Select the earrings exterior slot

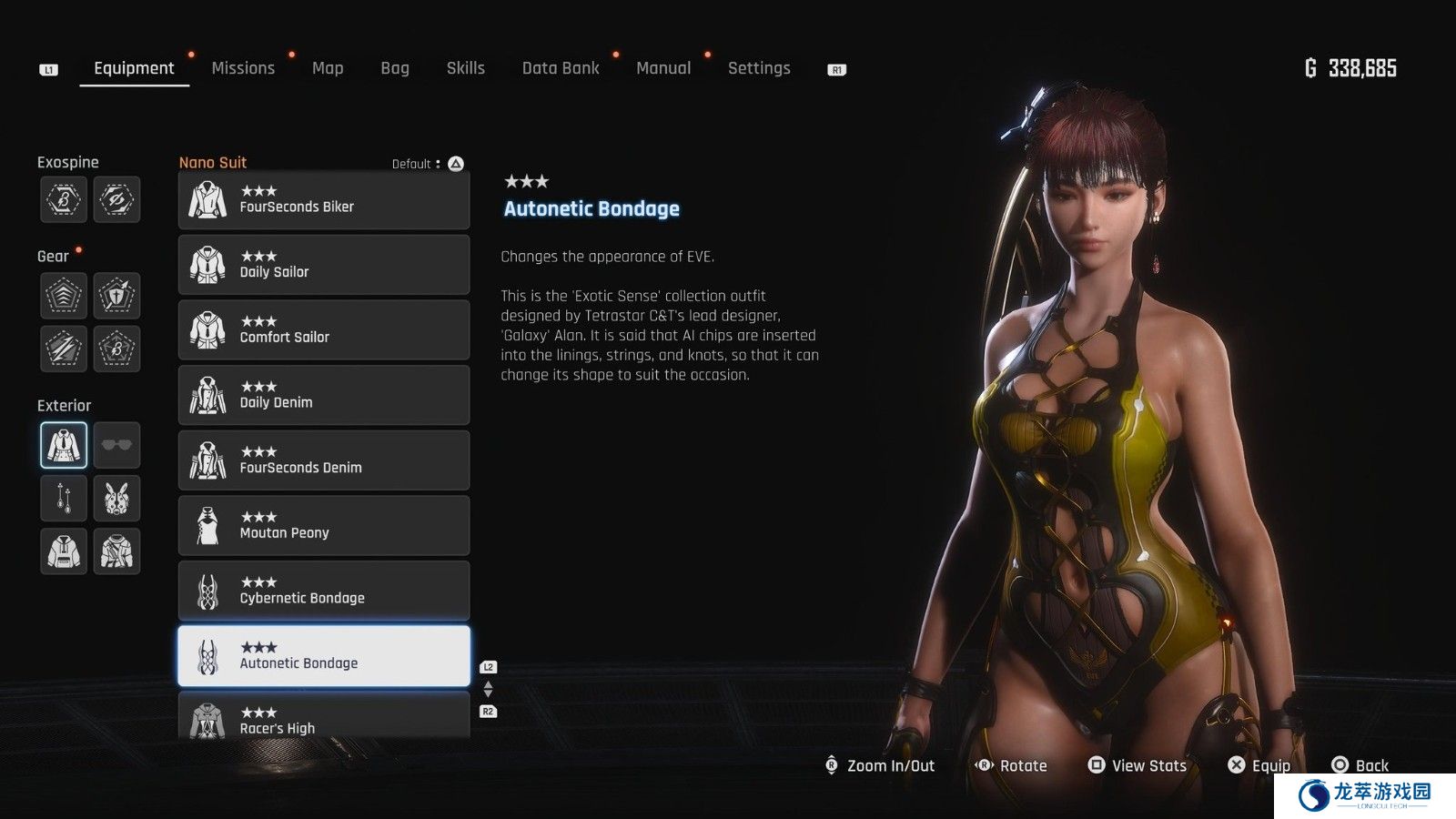tap(64, 498)
